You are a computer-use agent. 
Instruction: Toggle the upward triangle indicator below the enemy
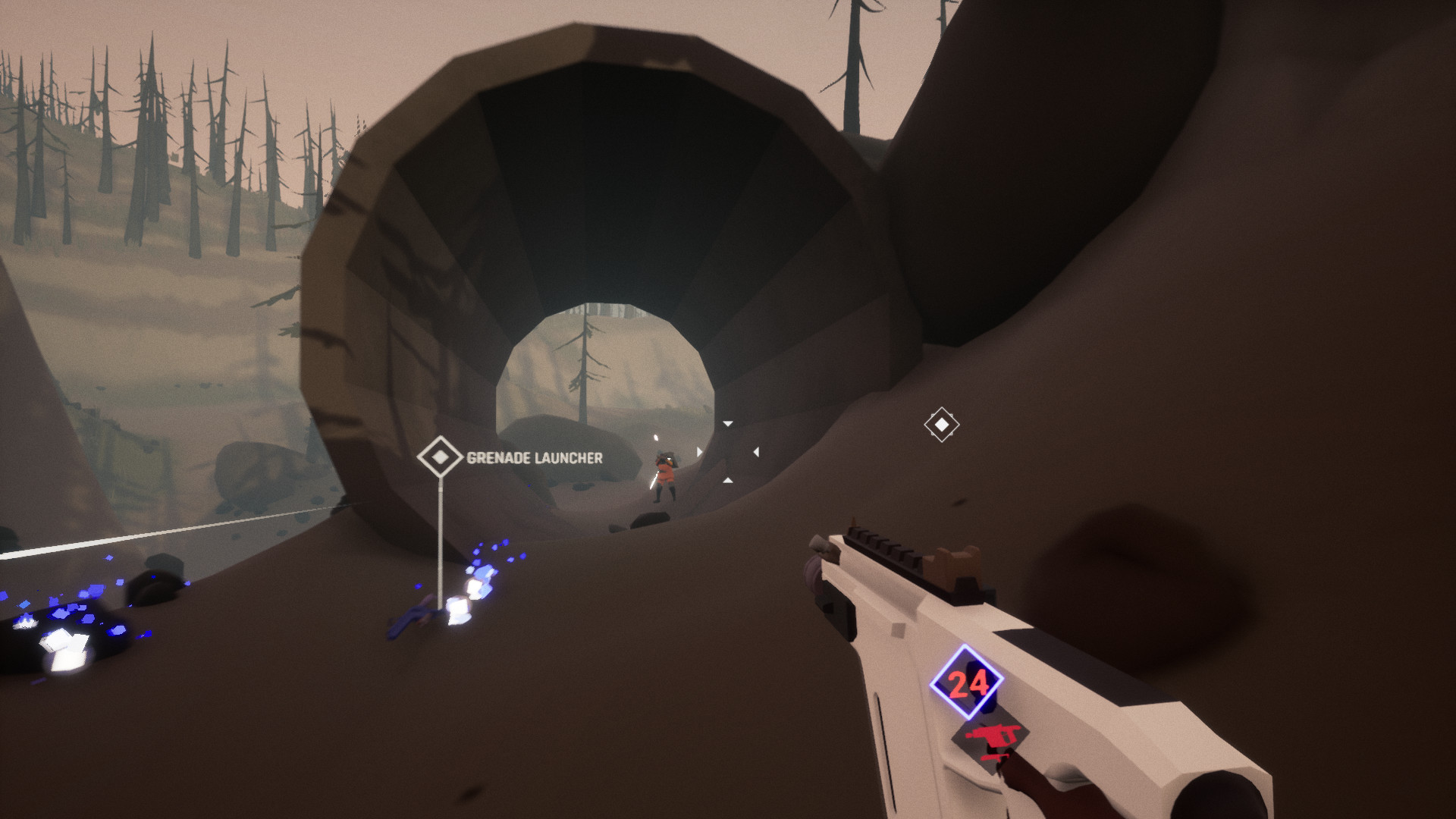pos(728,480)
